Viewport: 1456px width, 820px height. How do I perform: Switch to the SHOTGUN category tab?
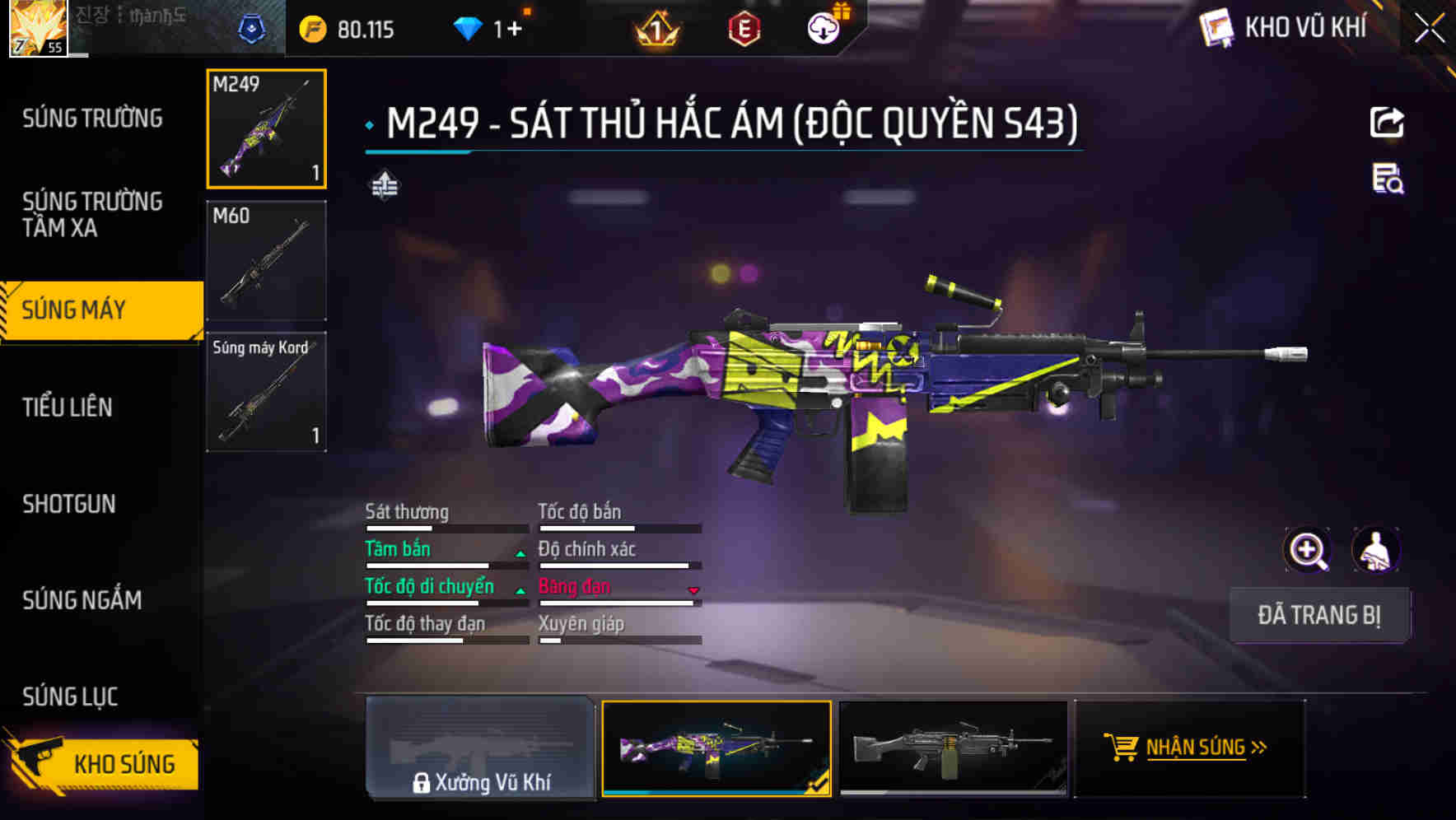(69, 504)
